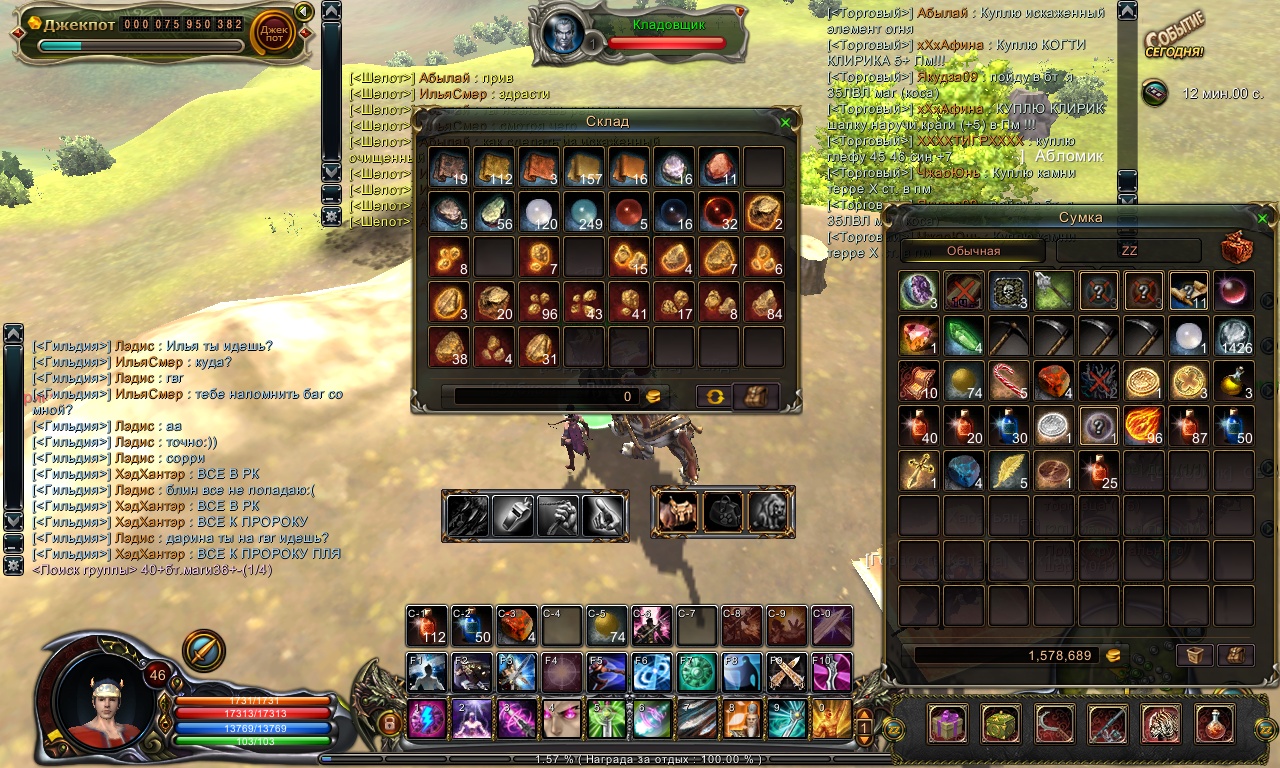1280x768 pixels.
Task: Open the purple gift box menu icon
Action: point(945,723)
